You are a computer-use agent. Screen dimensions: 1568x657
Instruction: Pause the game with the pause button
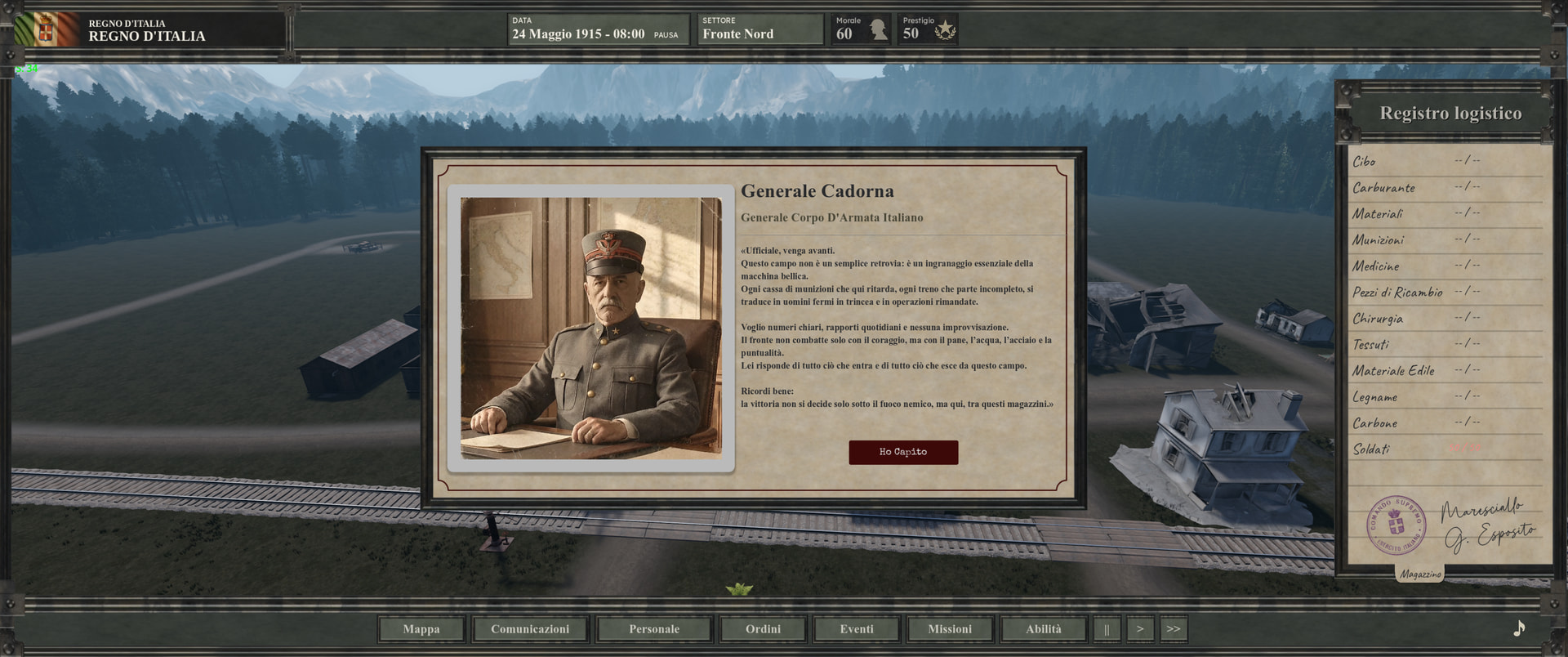click(1107, 629)
